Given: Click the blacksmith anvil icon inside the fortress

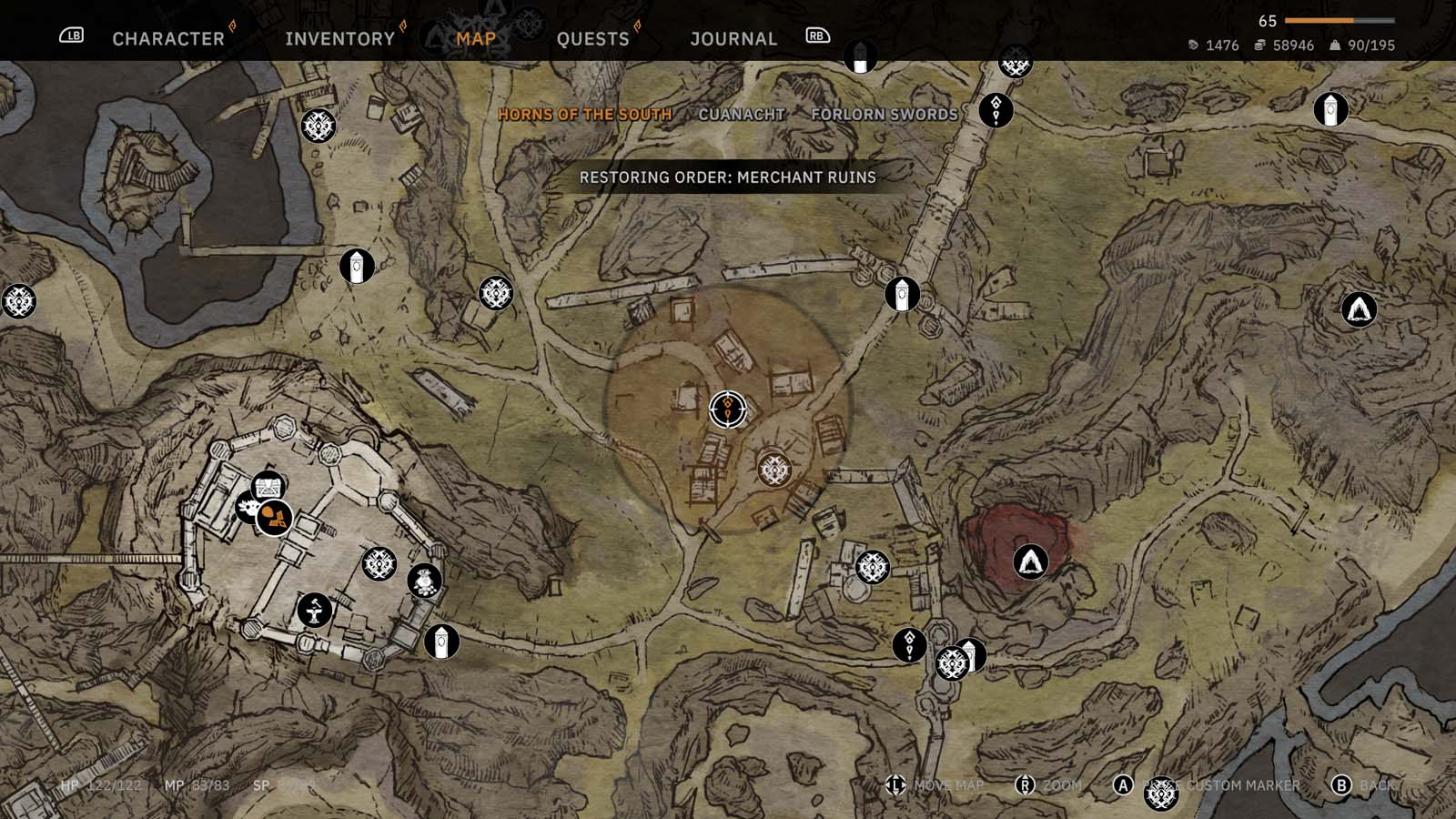Looking at the screenshot, I should coord(314,610).
